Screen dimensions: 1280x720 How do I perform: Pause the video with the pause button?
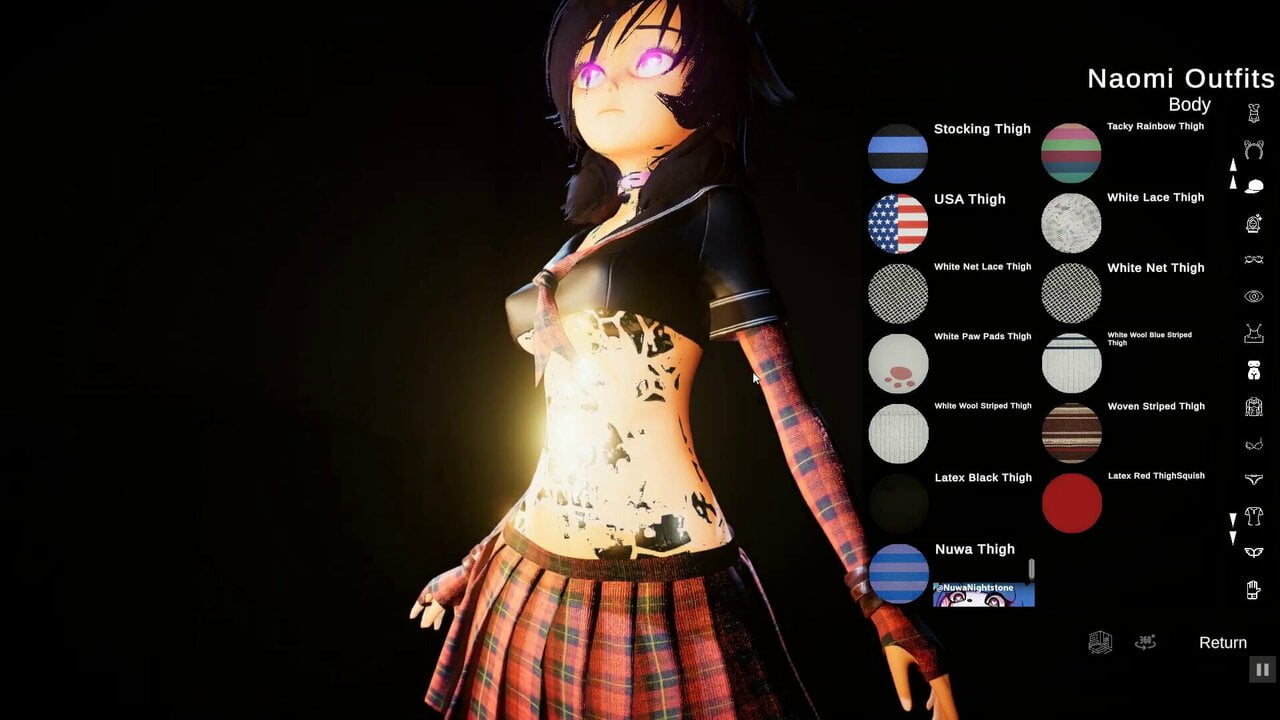[1262, 670]
